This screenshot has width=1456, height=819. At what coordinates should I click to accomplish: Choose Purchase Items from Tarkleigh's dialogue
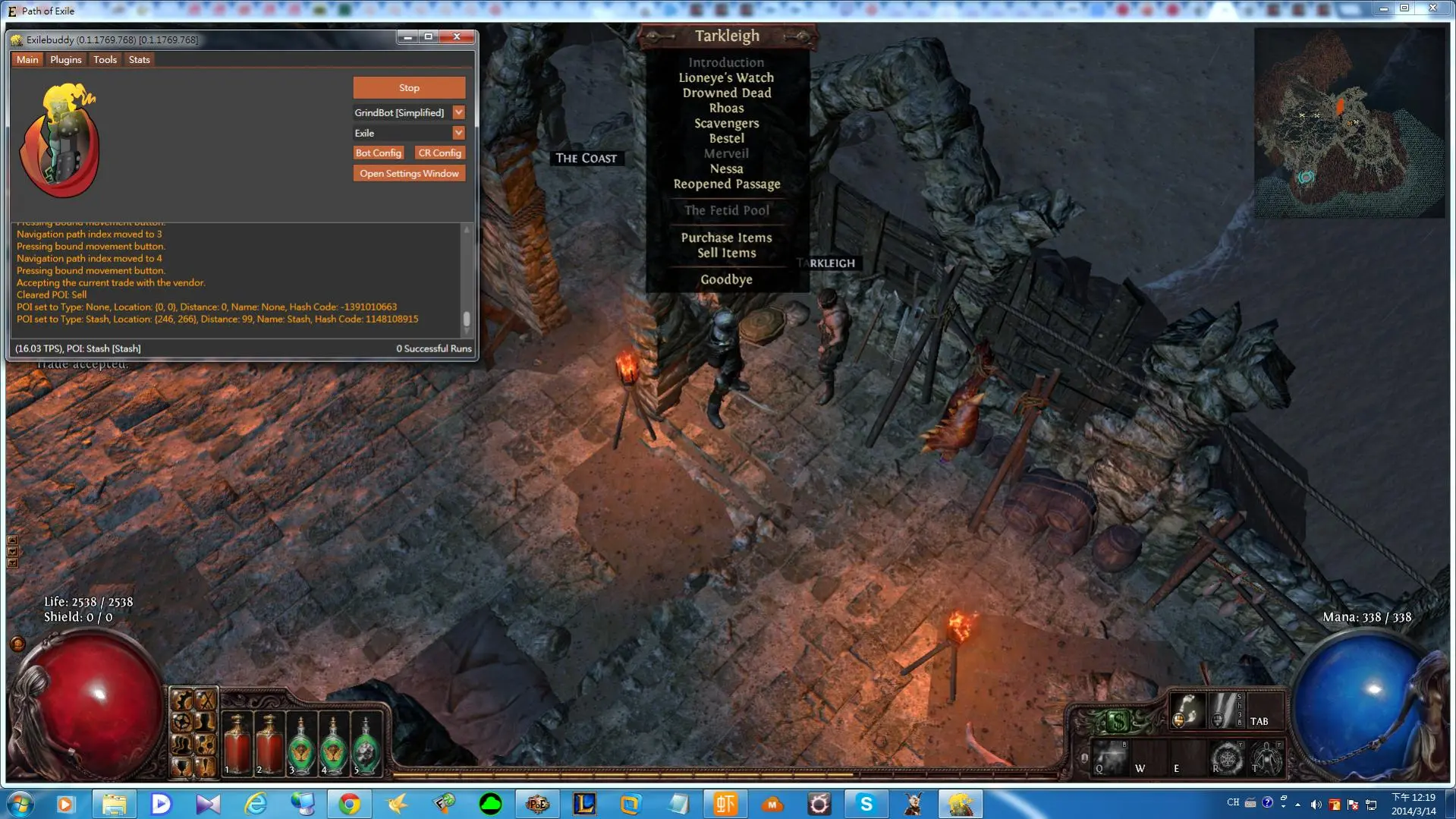coord(726,238)
